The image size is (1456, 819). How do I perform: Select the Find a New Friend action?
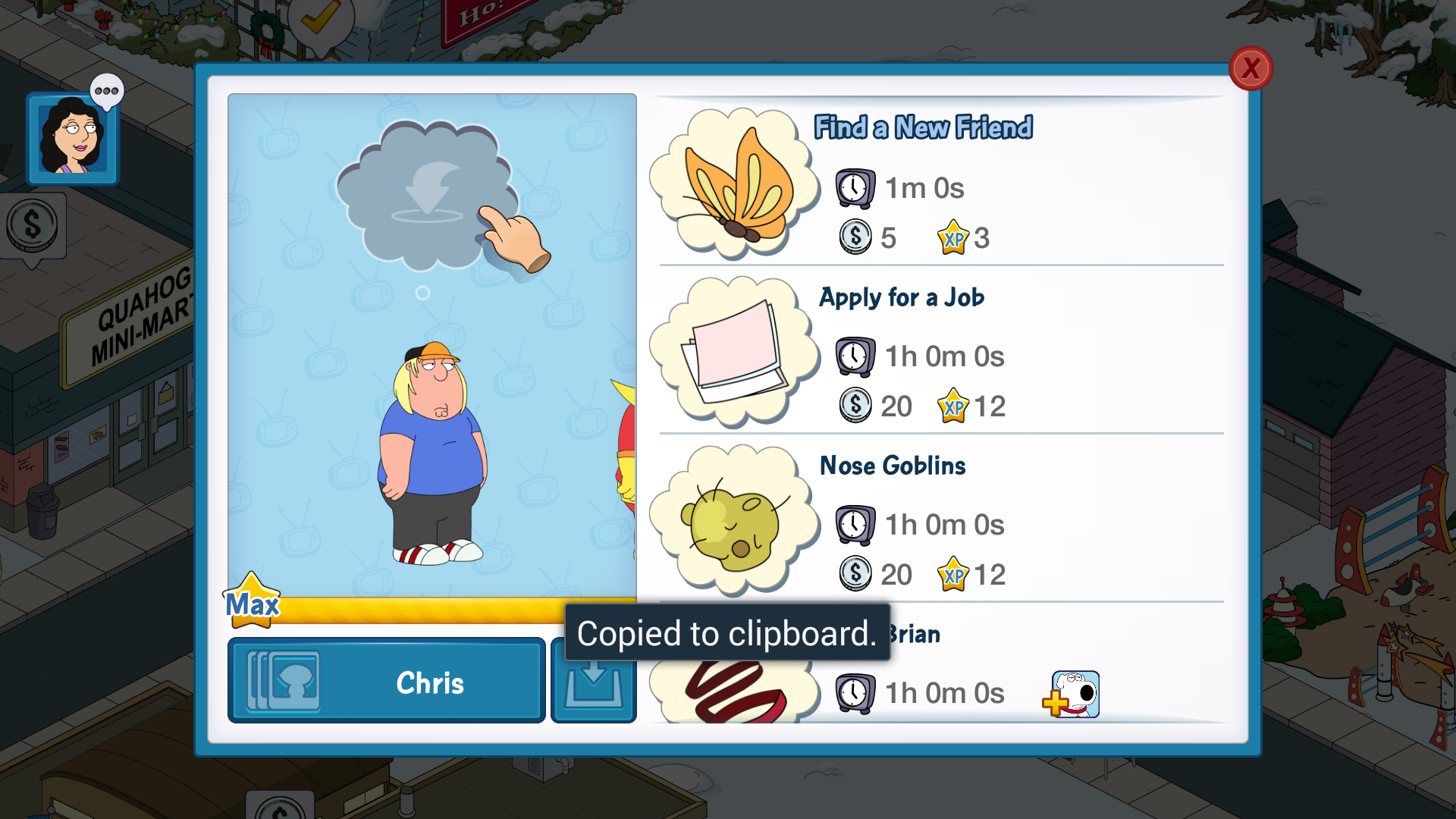(x=940, y=184)
